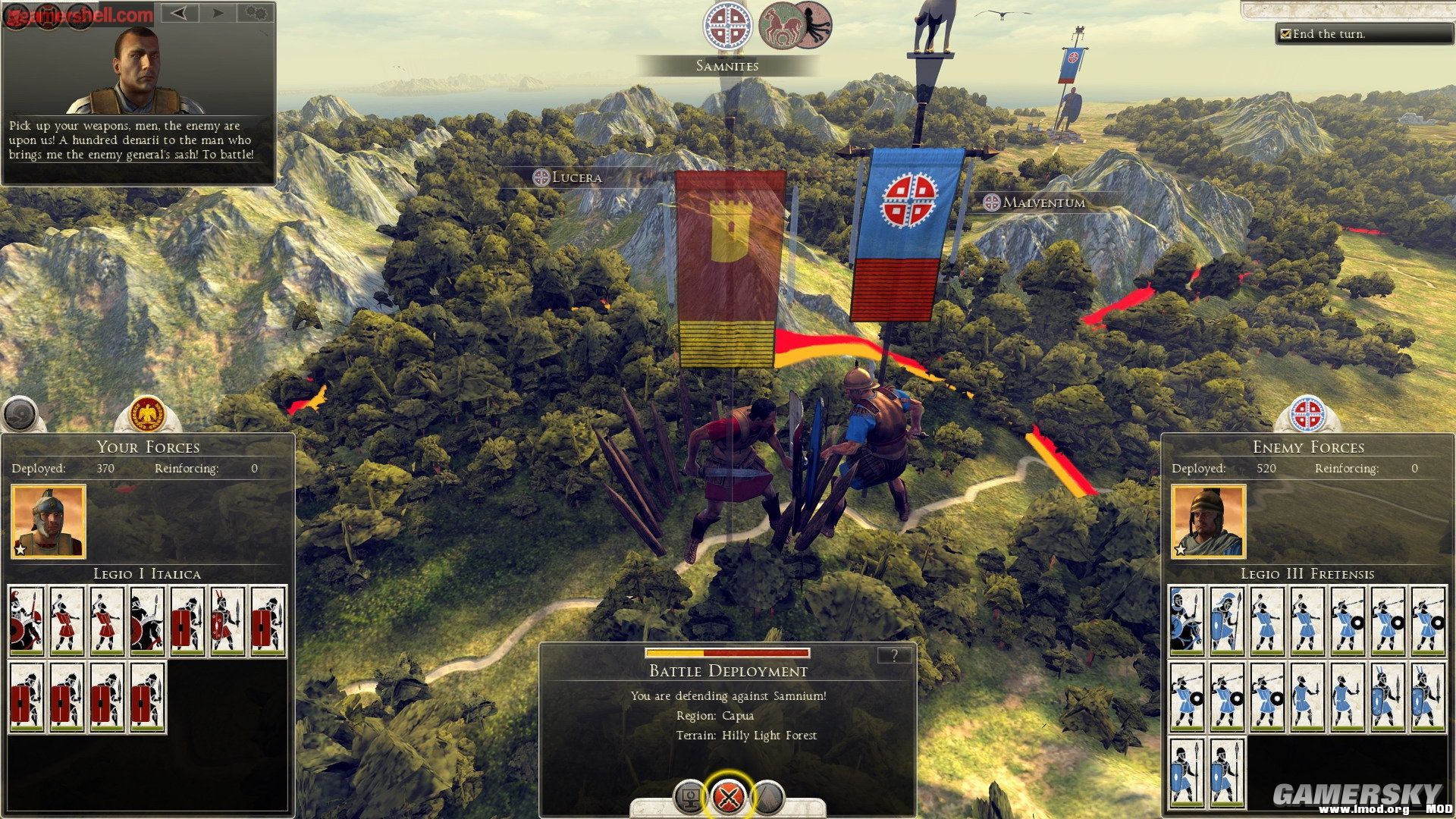Viewport: 1456px width, 819px height.
Task: Click the Lucera settlement label
Action: click(x=569, y=177)
